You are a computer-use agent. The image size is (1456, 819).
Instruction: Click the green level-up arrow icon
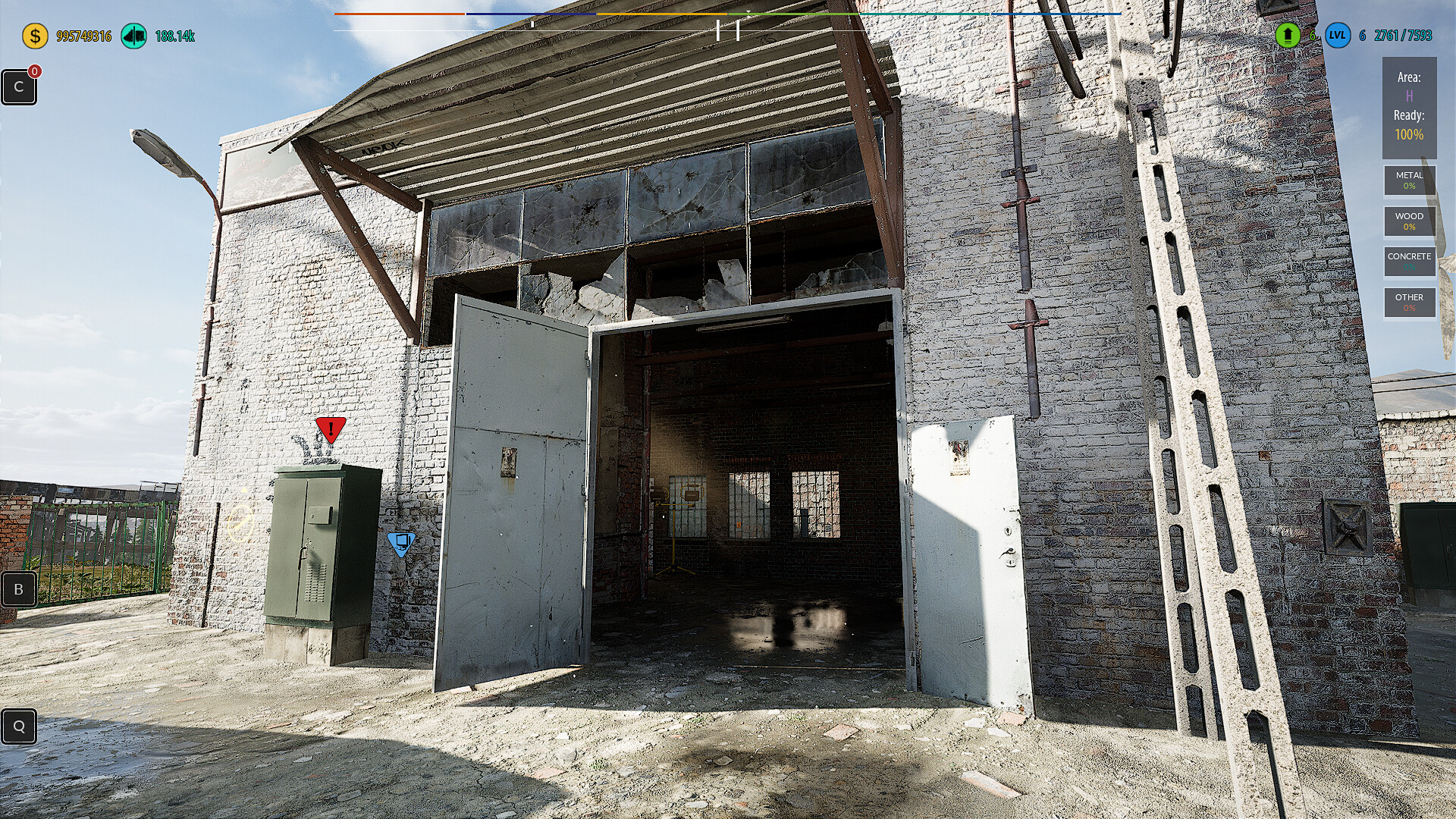pos(1288,34)
